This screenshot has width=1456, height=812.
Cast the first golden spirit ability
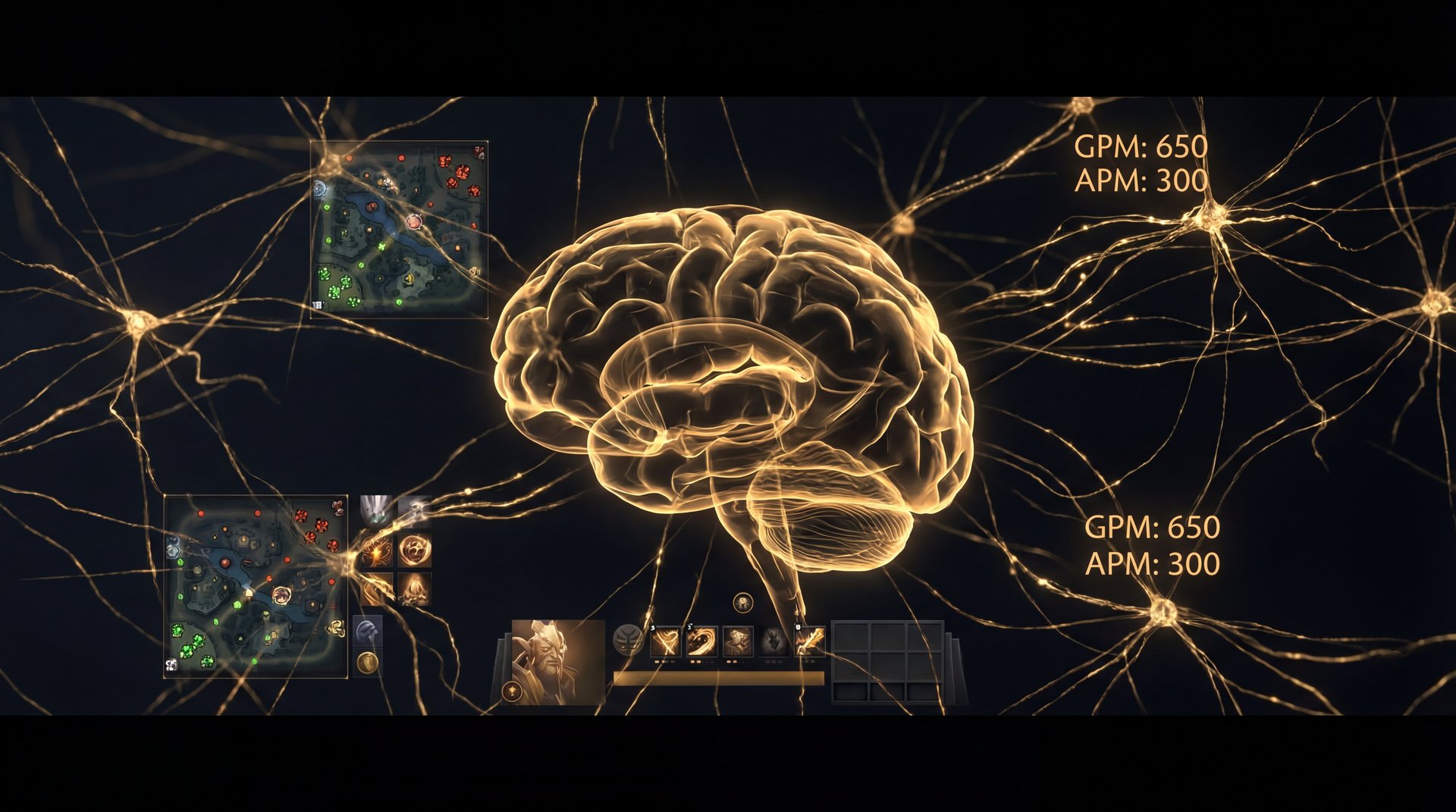point(665,642)
